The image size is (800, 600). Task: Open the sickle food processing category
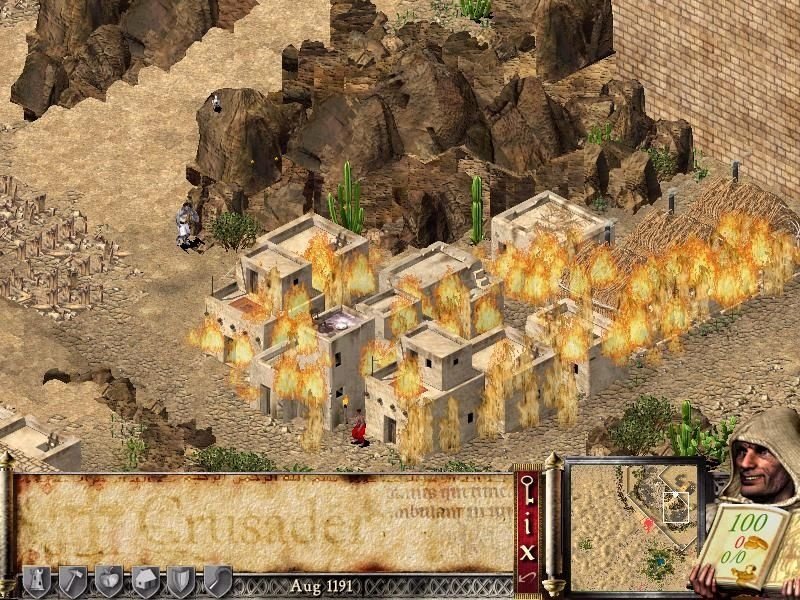(x=217, y=581)
